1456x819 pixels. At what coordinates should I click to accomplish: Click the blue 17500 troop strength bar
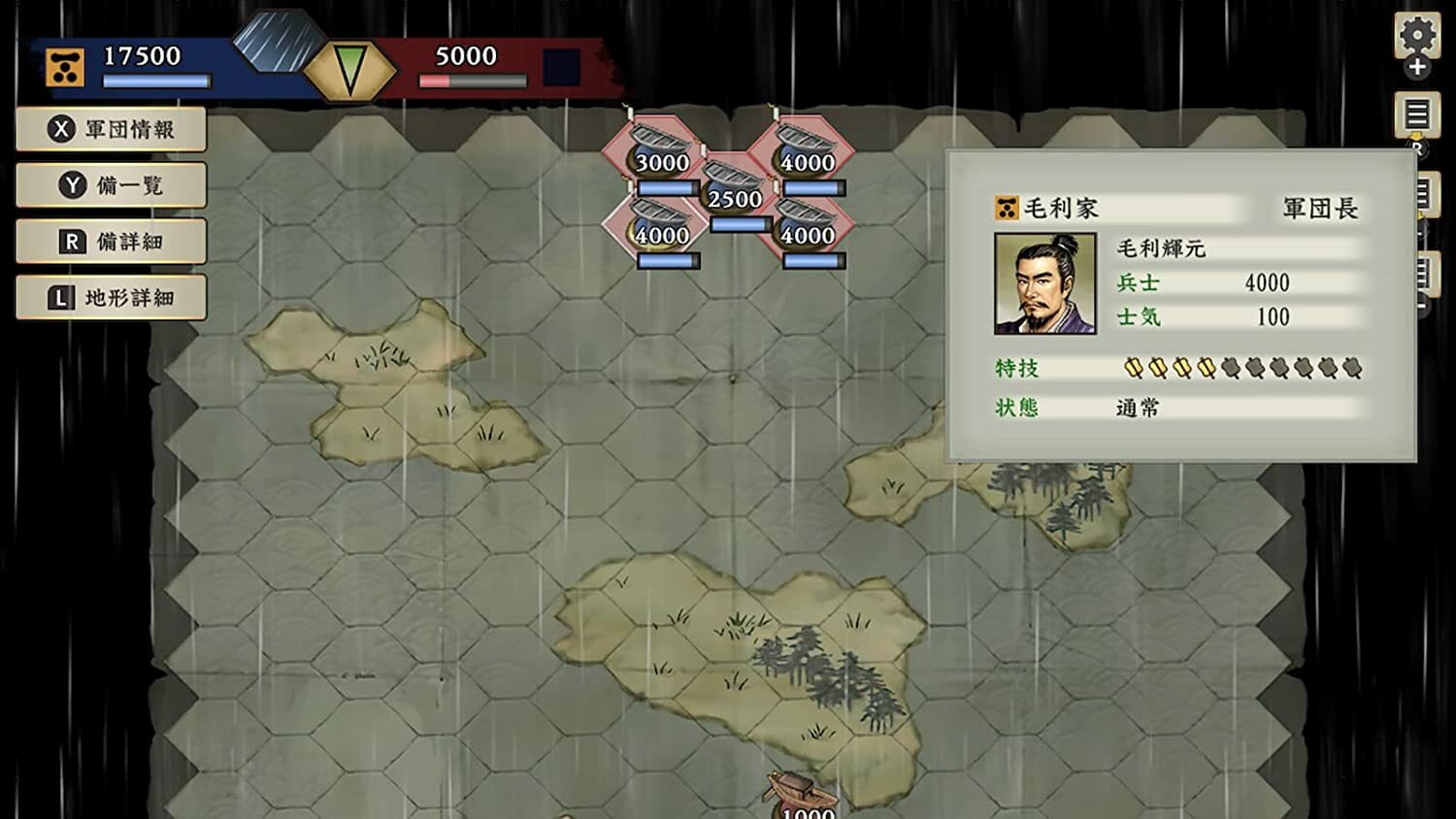click(x=155, y=82)
